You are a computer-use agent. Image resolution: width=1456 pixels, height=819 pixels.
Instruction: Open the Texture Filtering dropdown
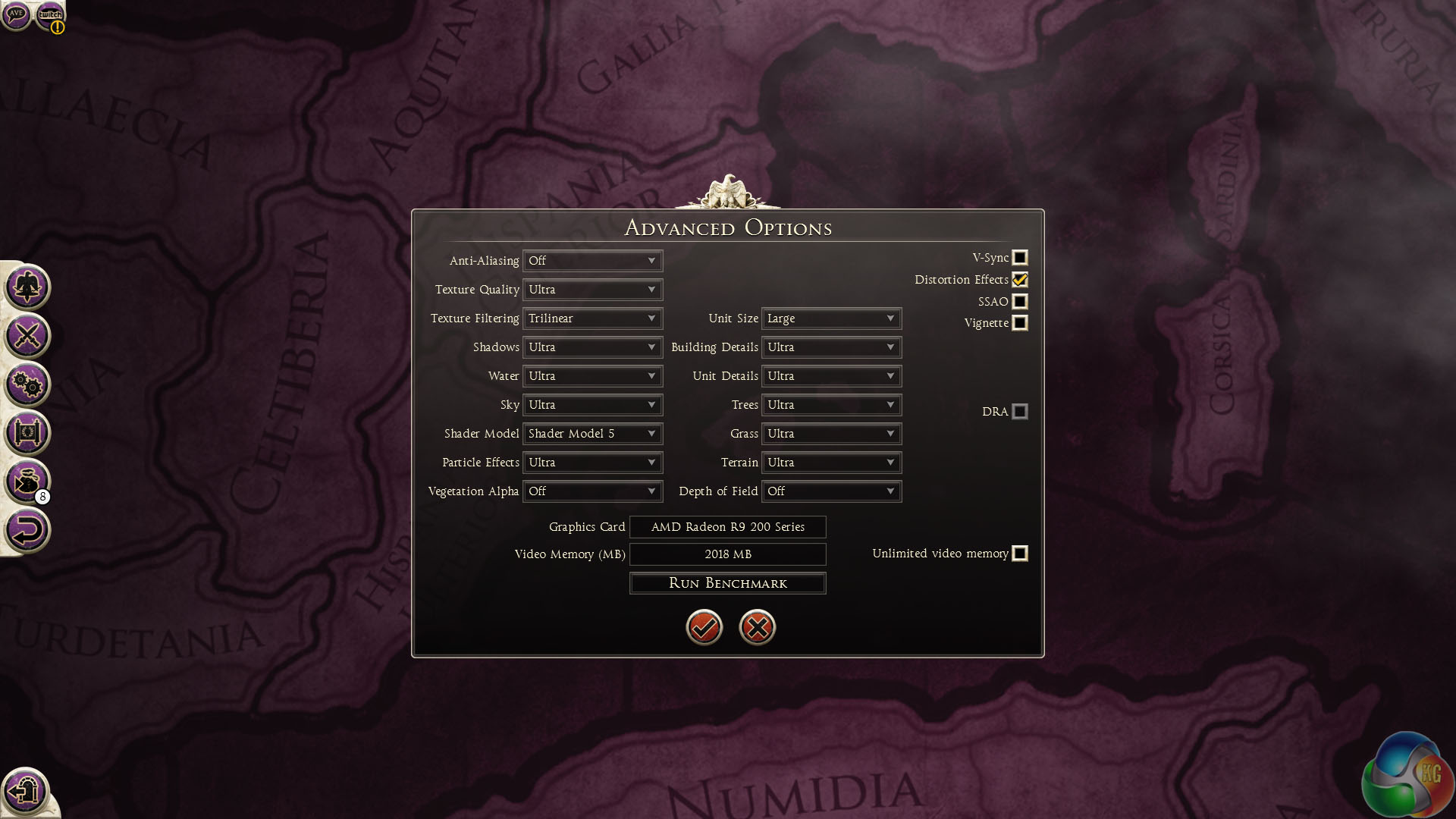(x=592, y=318)
